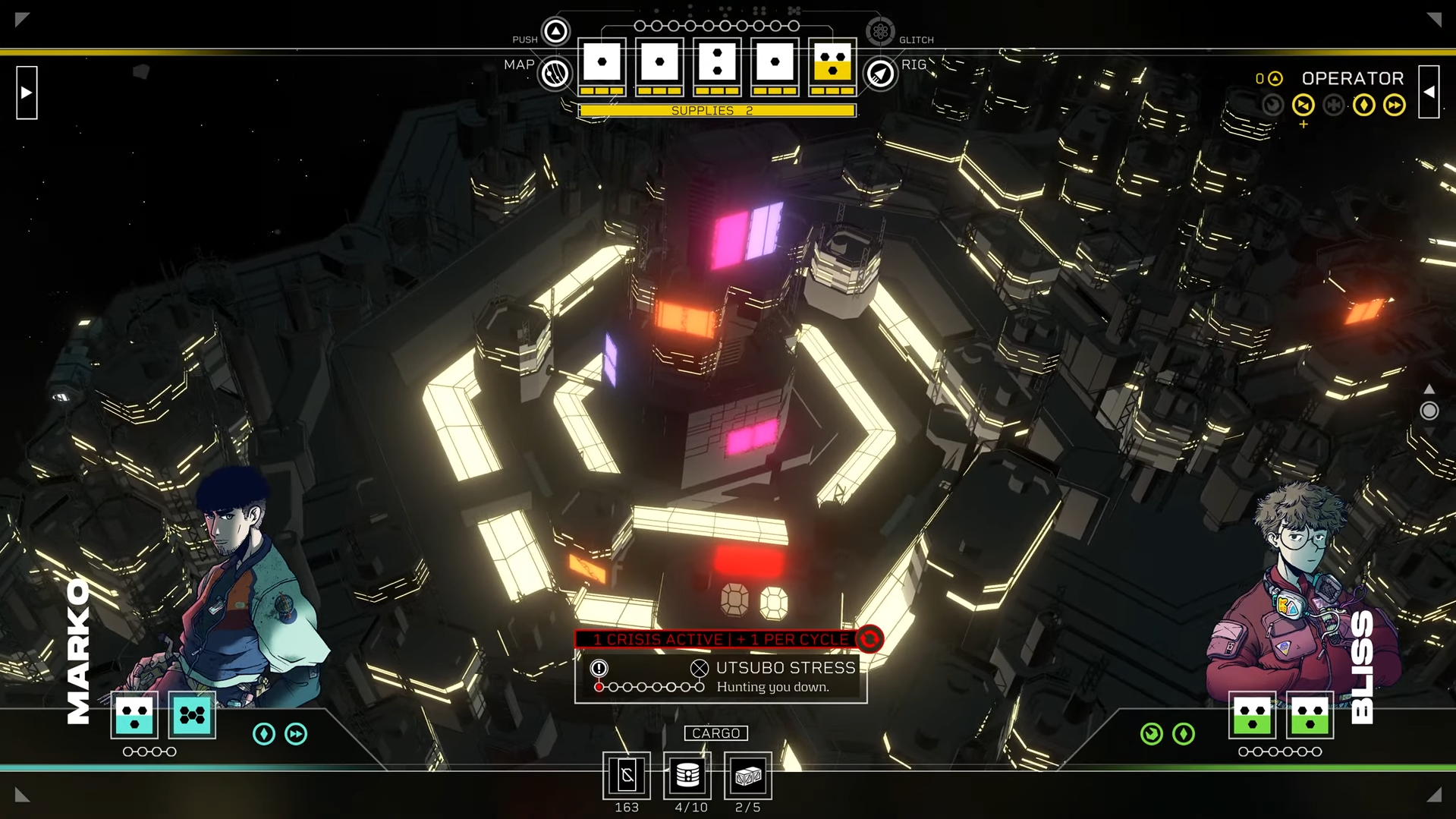Screen dimensions: 1456x819
Task: Pick the yellow glitched die
Action: point(832,64)
